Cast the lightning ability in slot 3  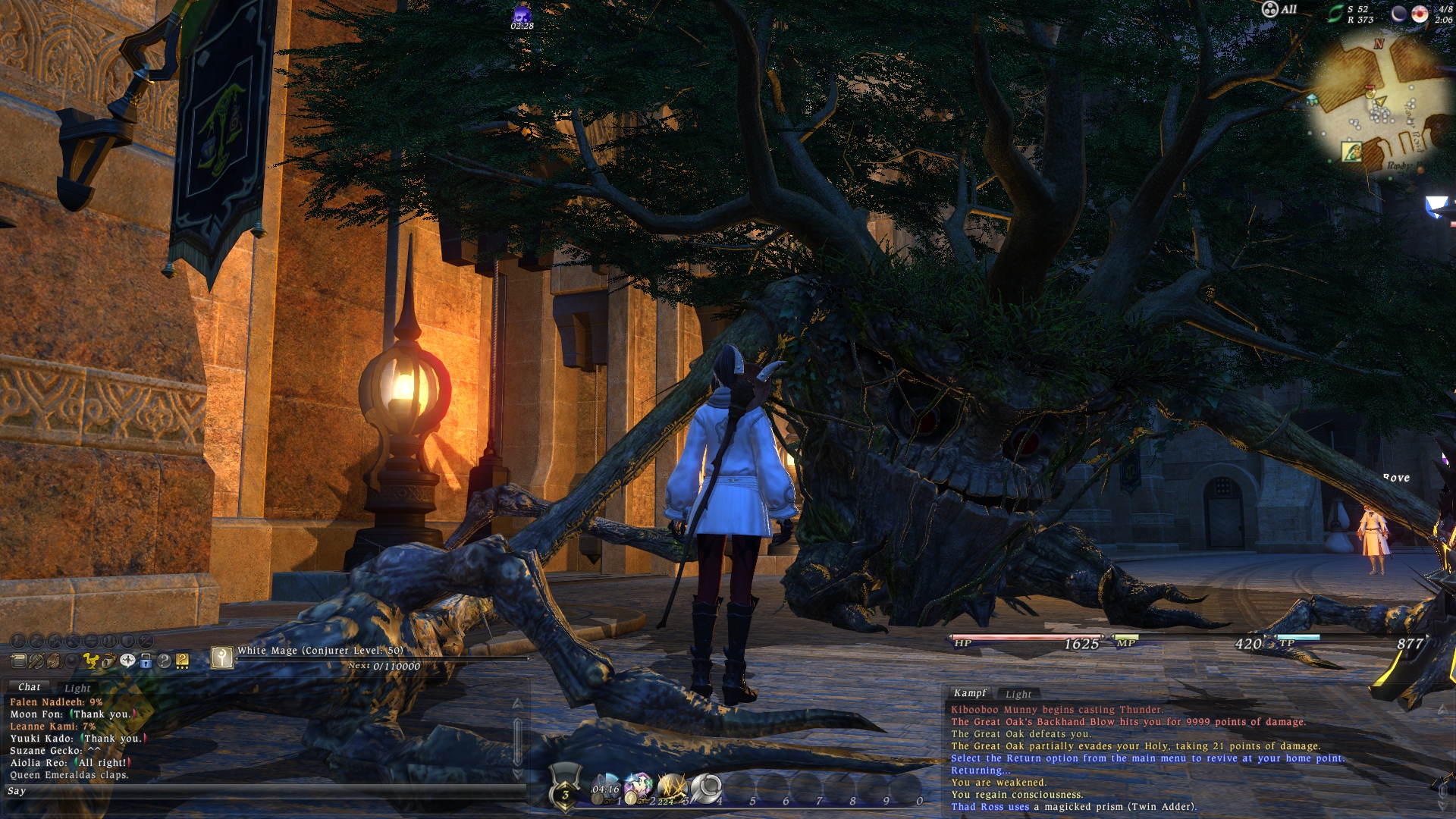point(672,789)
